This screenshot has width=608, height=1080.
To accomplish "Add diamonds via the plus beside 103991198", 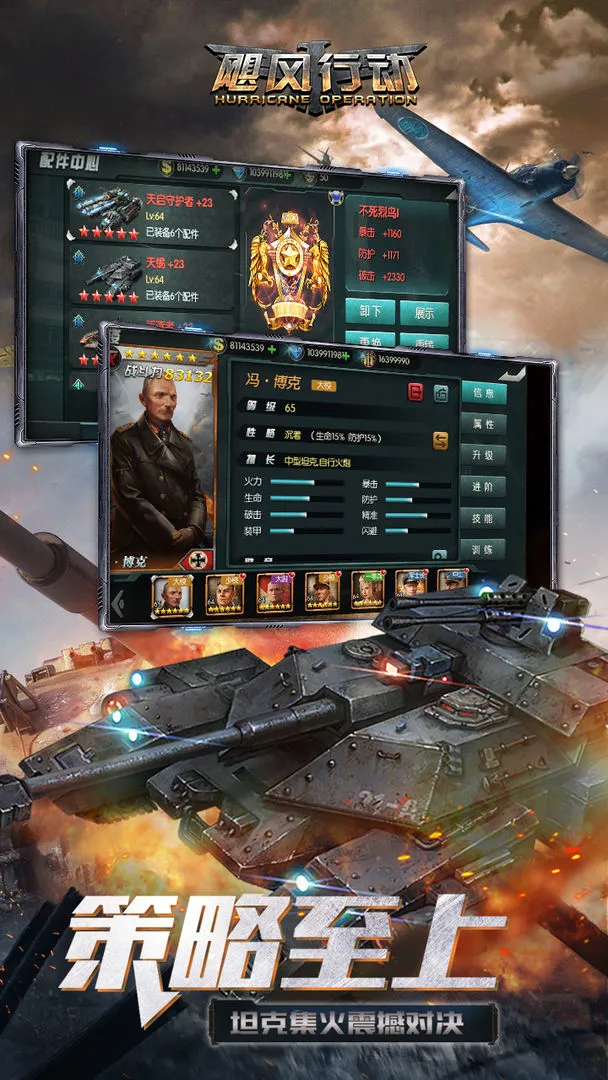I will coord(346,354).
